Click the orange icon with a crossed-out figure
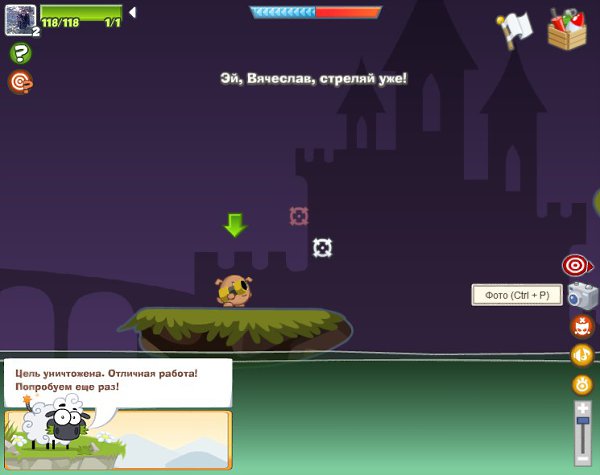Screen dimensions: 600x475 coord(581,326)
